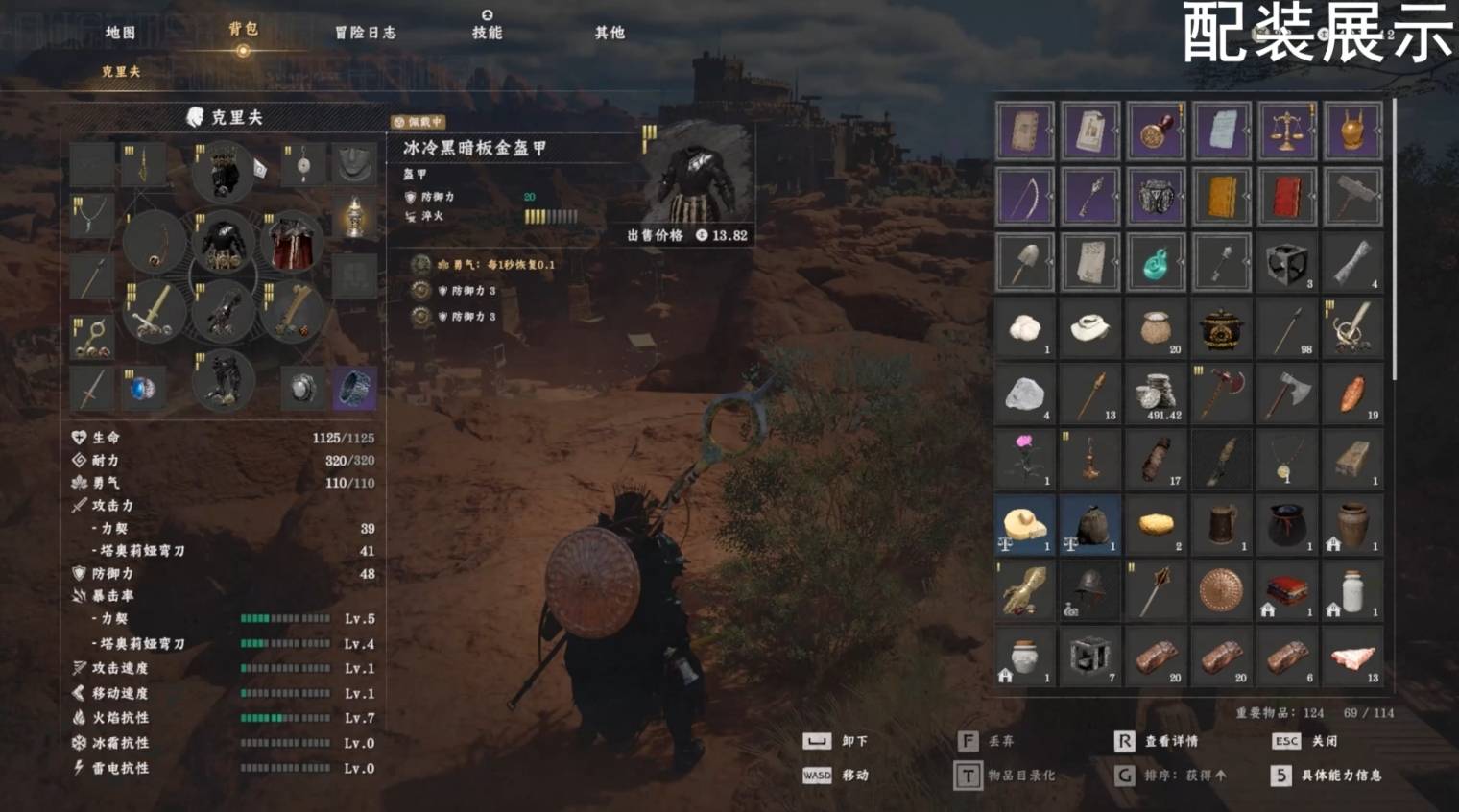Image resolution: width=1459 pixels, height=812 pixels.
Task: Select the equipped black plate chest armor slot
Action: point(224,244)
